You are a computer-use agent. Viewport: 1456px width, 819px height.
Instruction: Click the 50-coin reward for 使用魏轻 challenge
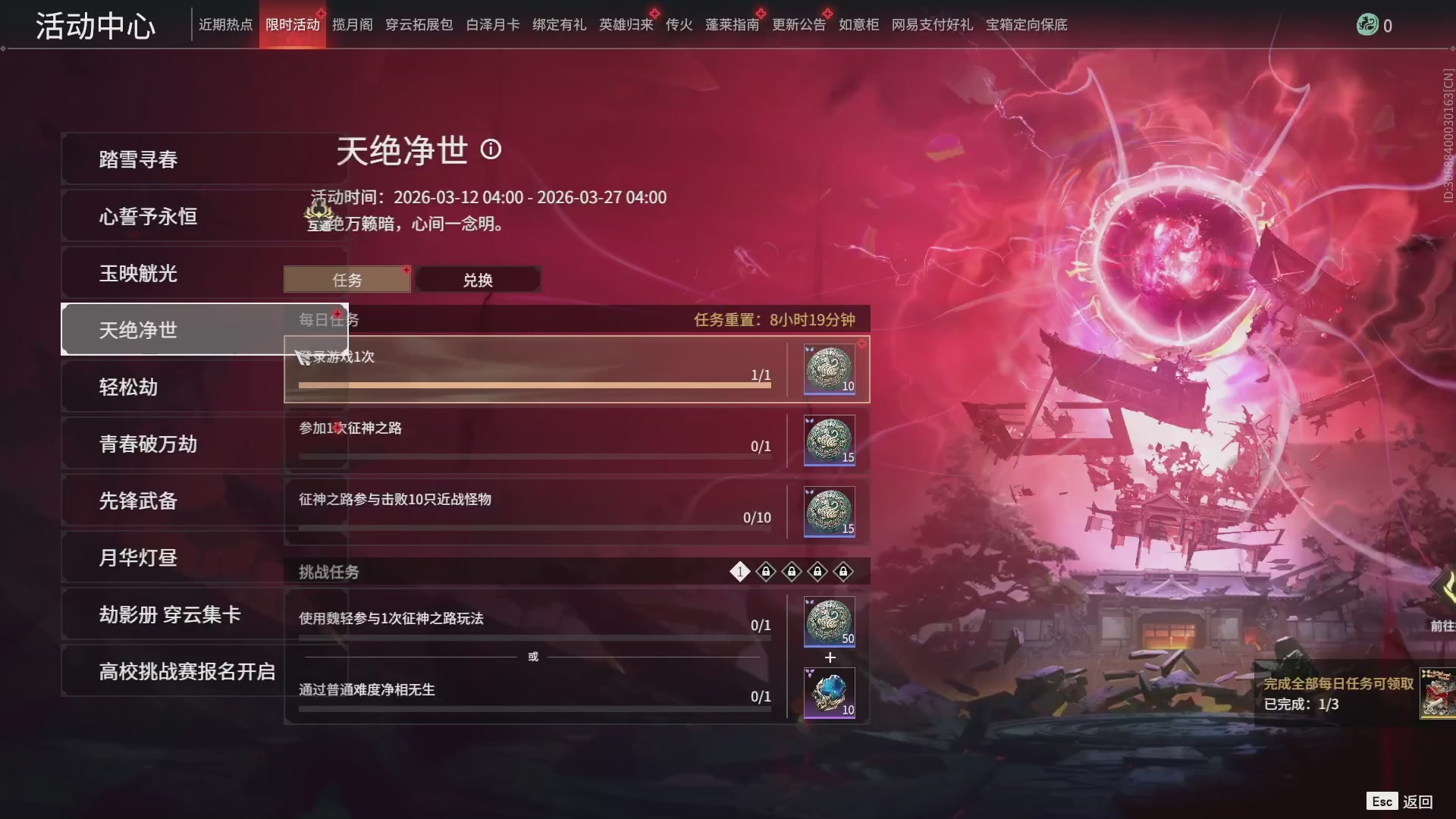coord(829,622)
